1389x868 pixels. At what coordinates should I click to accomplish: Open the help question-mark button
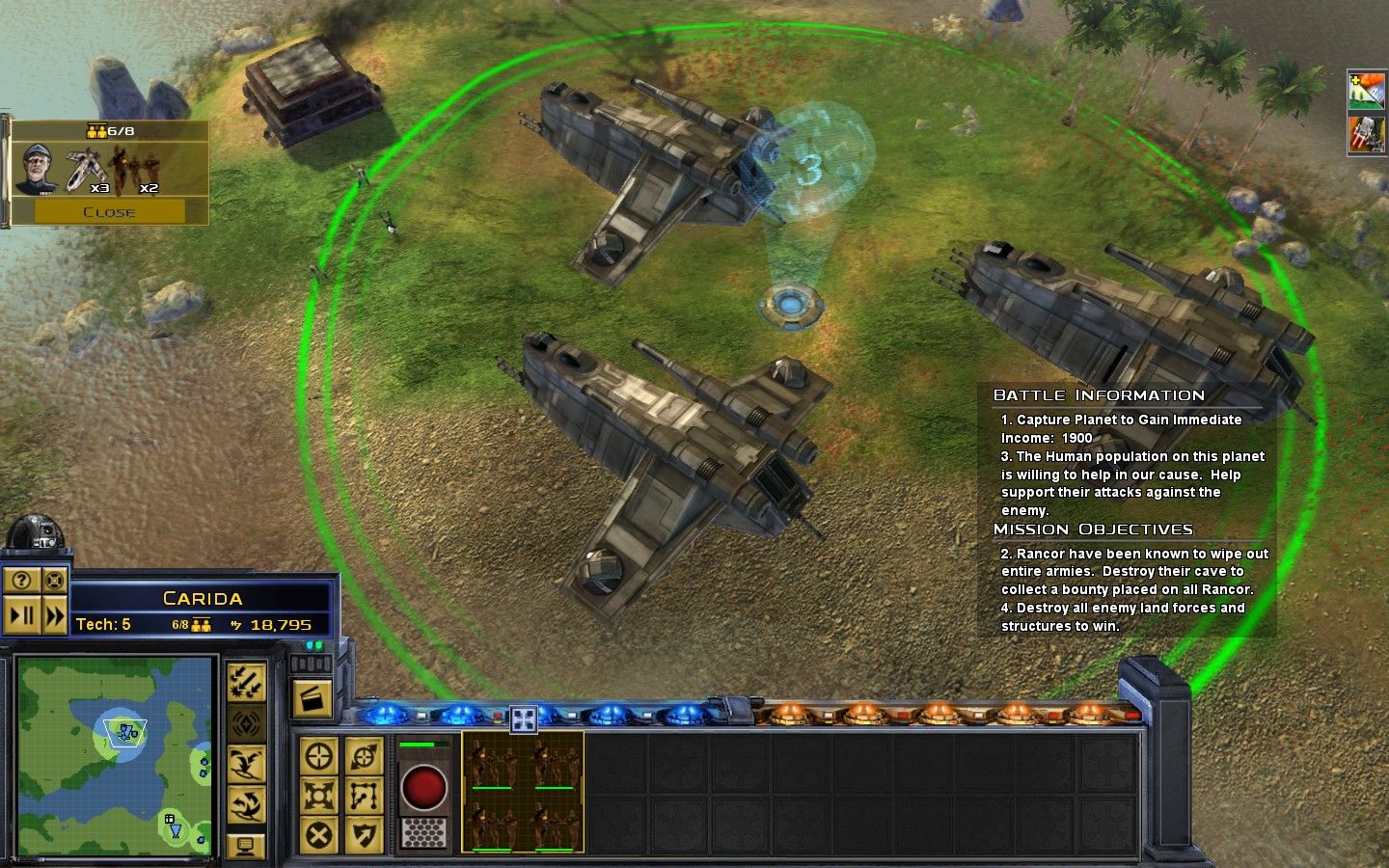coord(22,581)
